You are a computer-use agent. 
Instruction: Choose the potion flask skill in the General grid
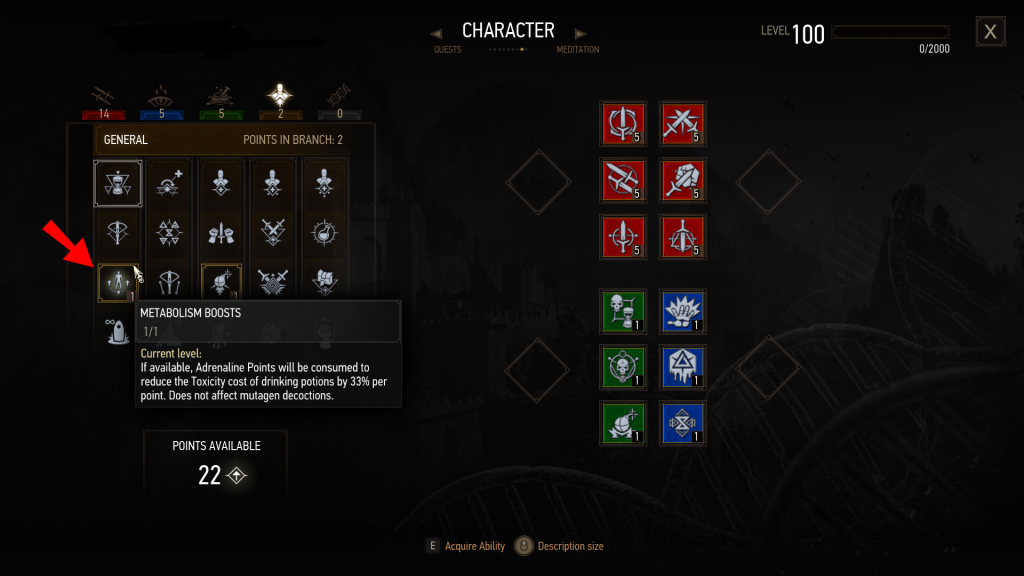325,233
